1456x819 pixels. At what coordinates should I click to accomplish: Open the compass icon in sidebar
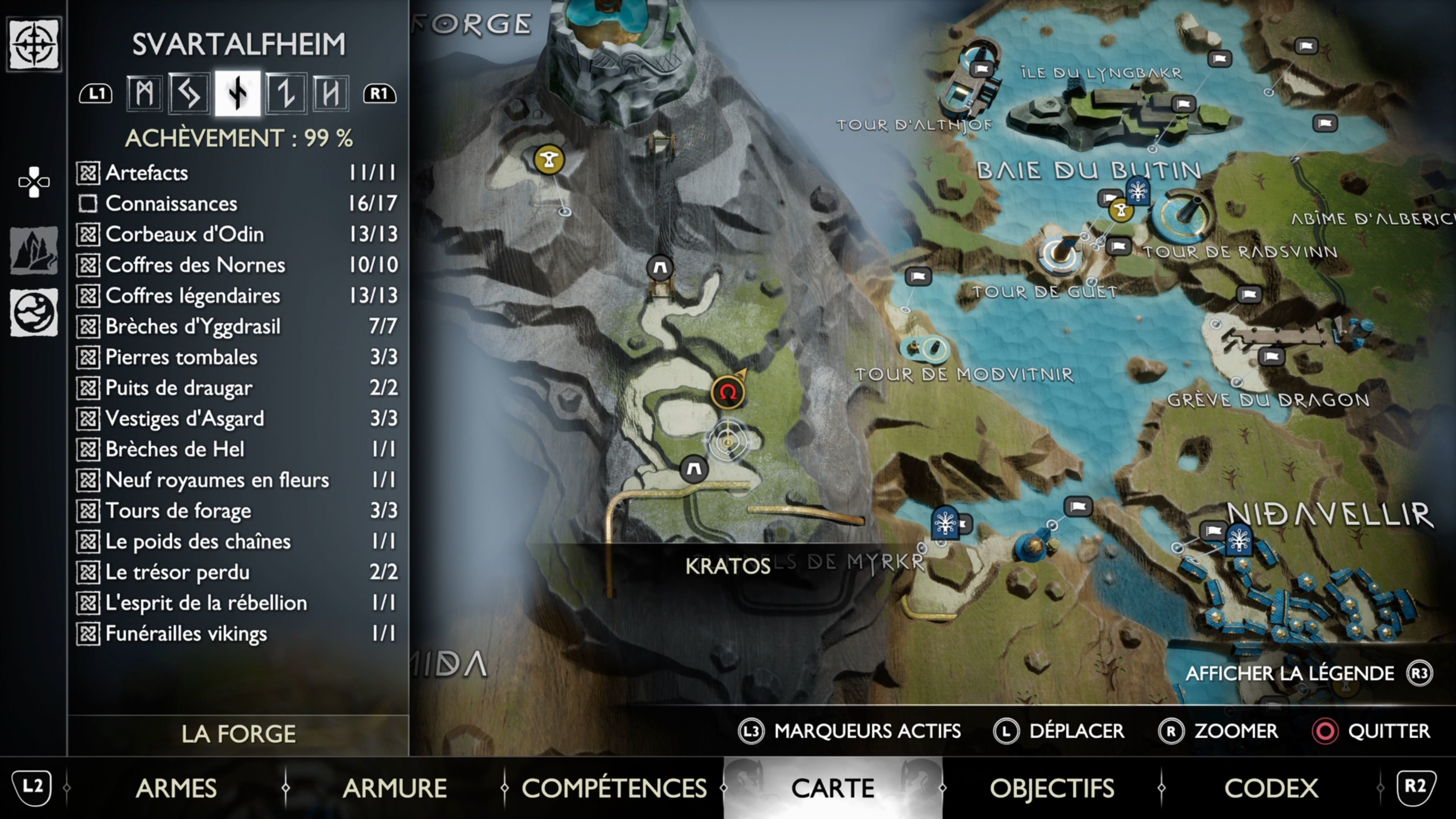34,44
